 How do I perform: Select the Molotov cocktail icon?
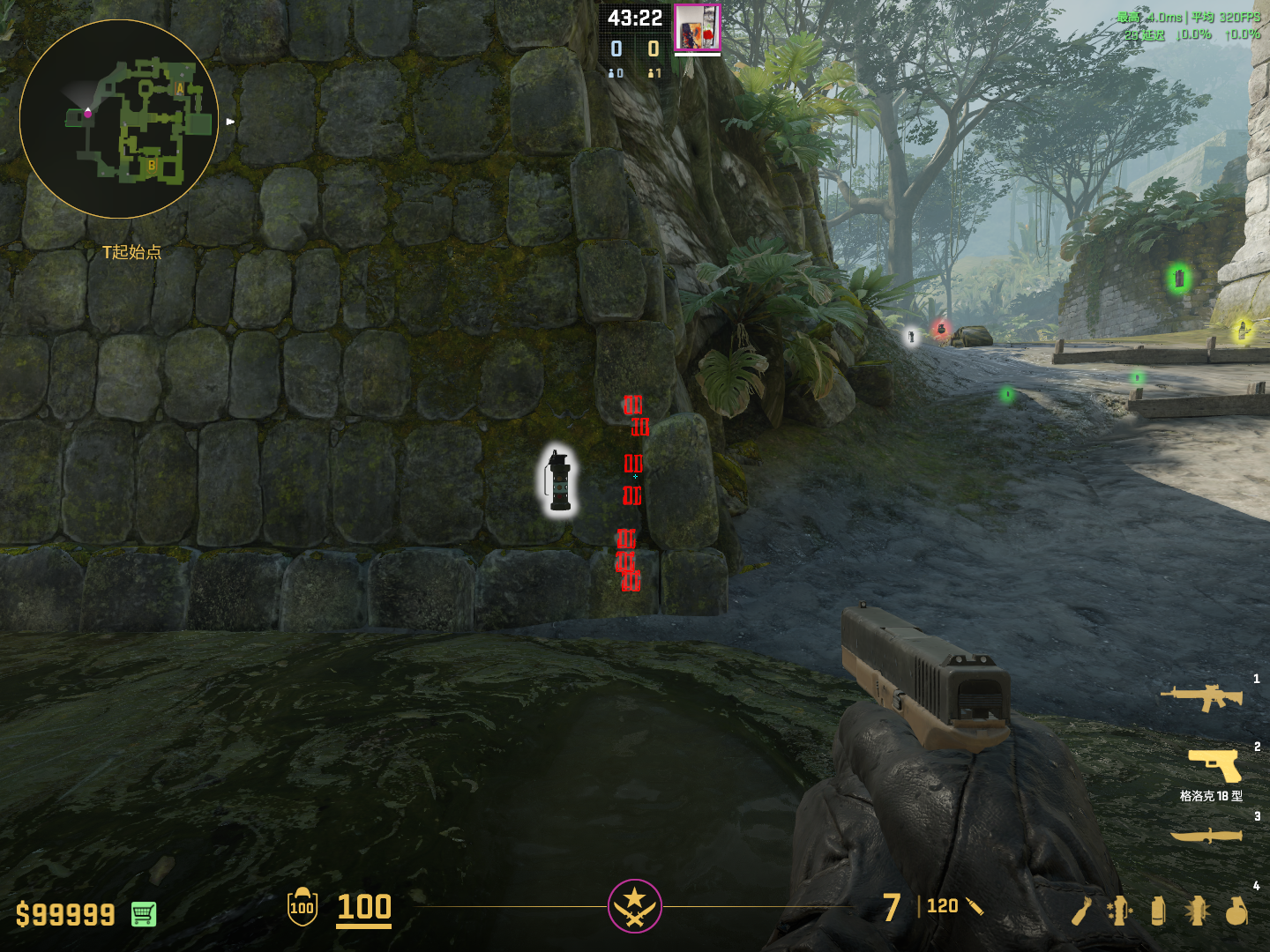pyautogui.click(x=1081, y=911)
